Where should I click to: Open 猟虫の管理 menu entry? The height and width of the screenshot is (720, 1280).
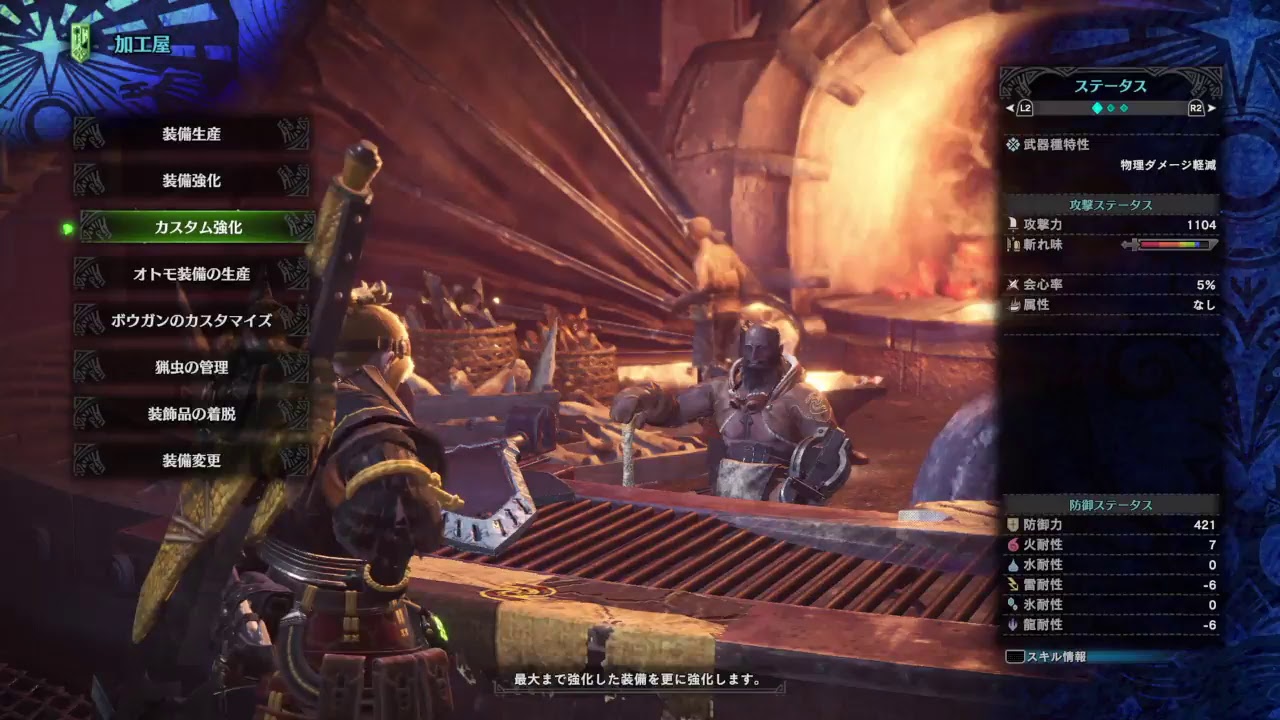191,367
